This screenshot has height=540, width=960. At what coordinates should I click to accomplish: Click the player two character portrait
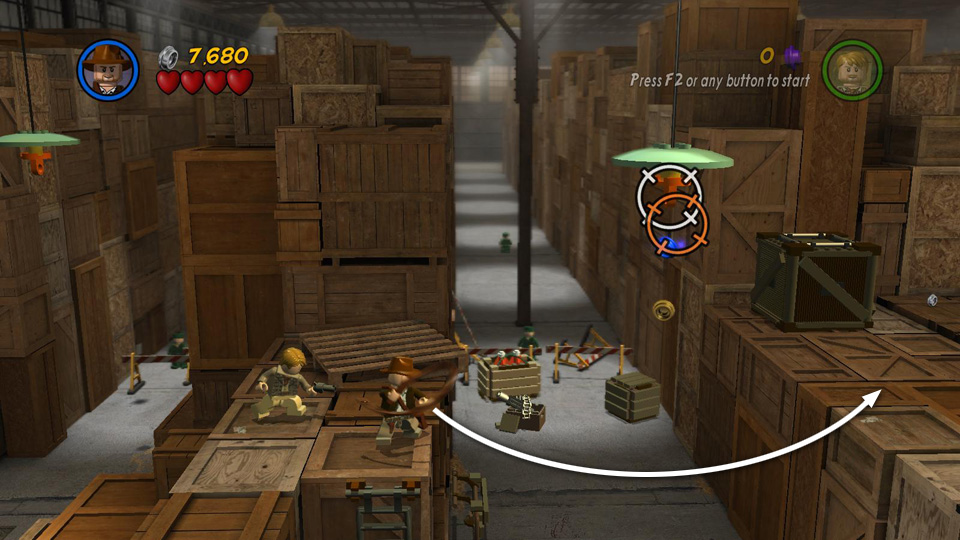[852, 69]
